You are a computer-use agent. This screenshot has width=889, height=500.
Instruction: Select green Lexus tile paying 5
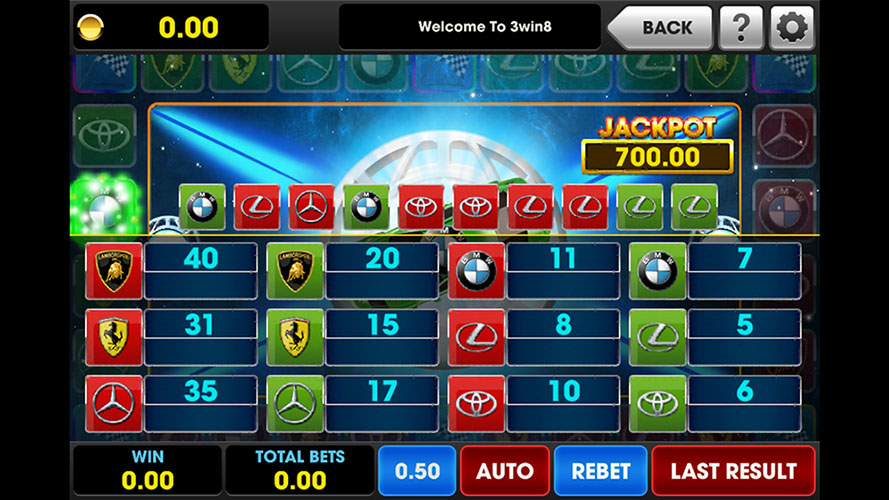[x=657, y=336]
